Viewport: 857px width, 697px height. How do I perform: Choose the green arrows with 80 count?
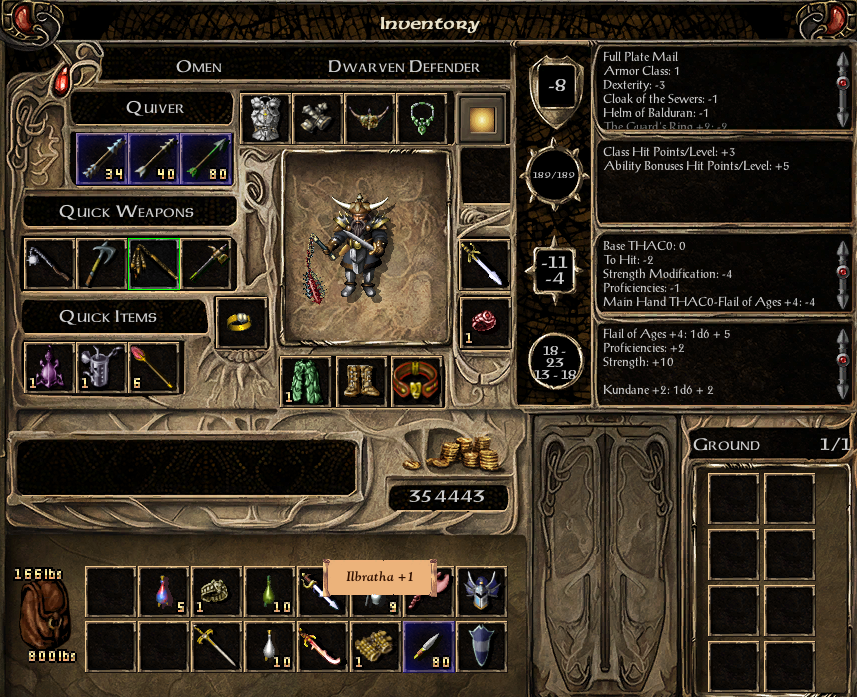(x=206, y=159)
